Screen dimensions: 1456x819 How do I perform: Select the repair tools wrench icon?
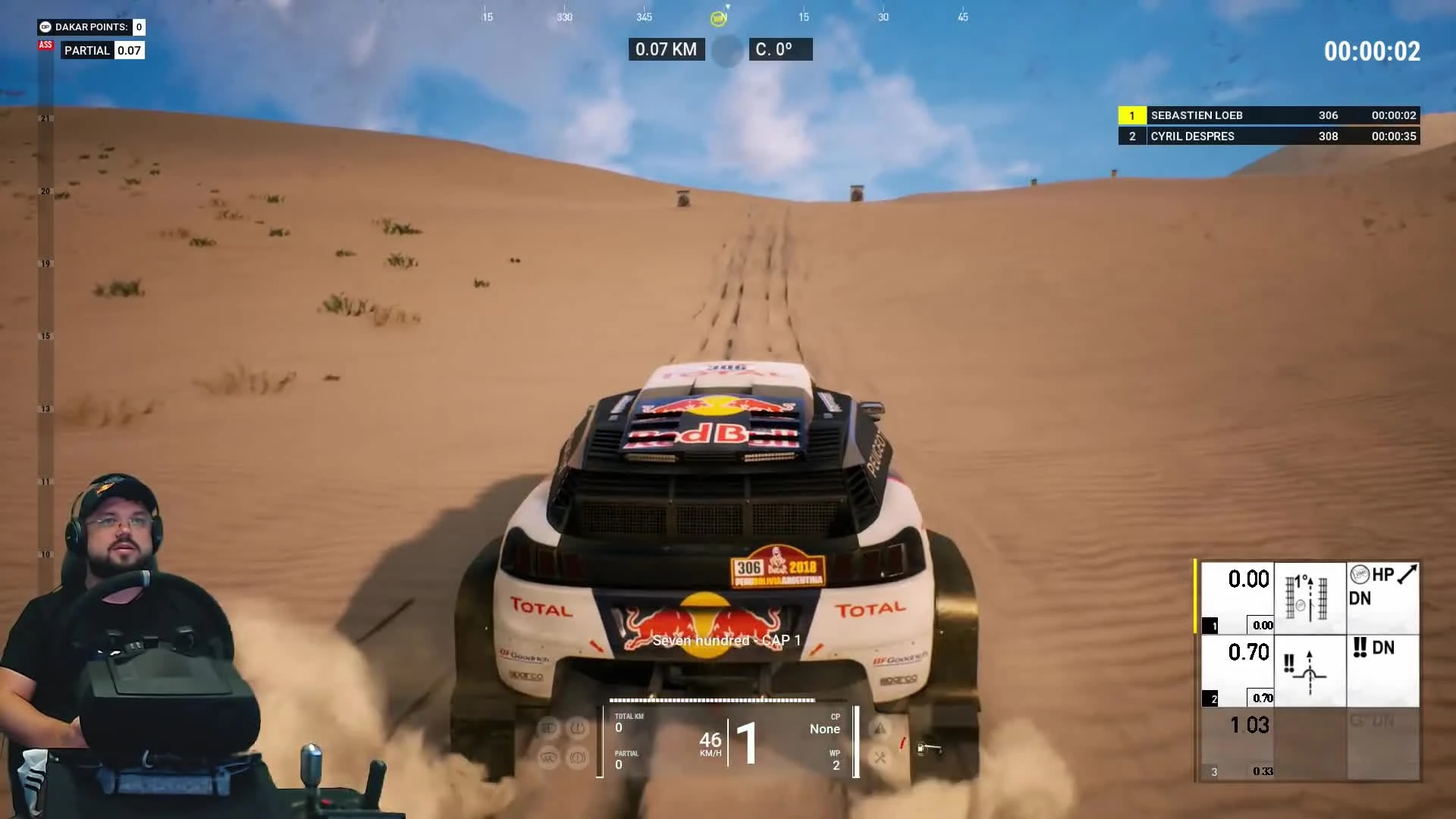(x=880, y=758)
